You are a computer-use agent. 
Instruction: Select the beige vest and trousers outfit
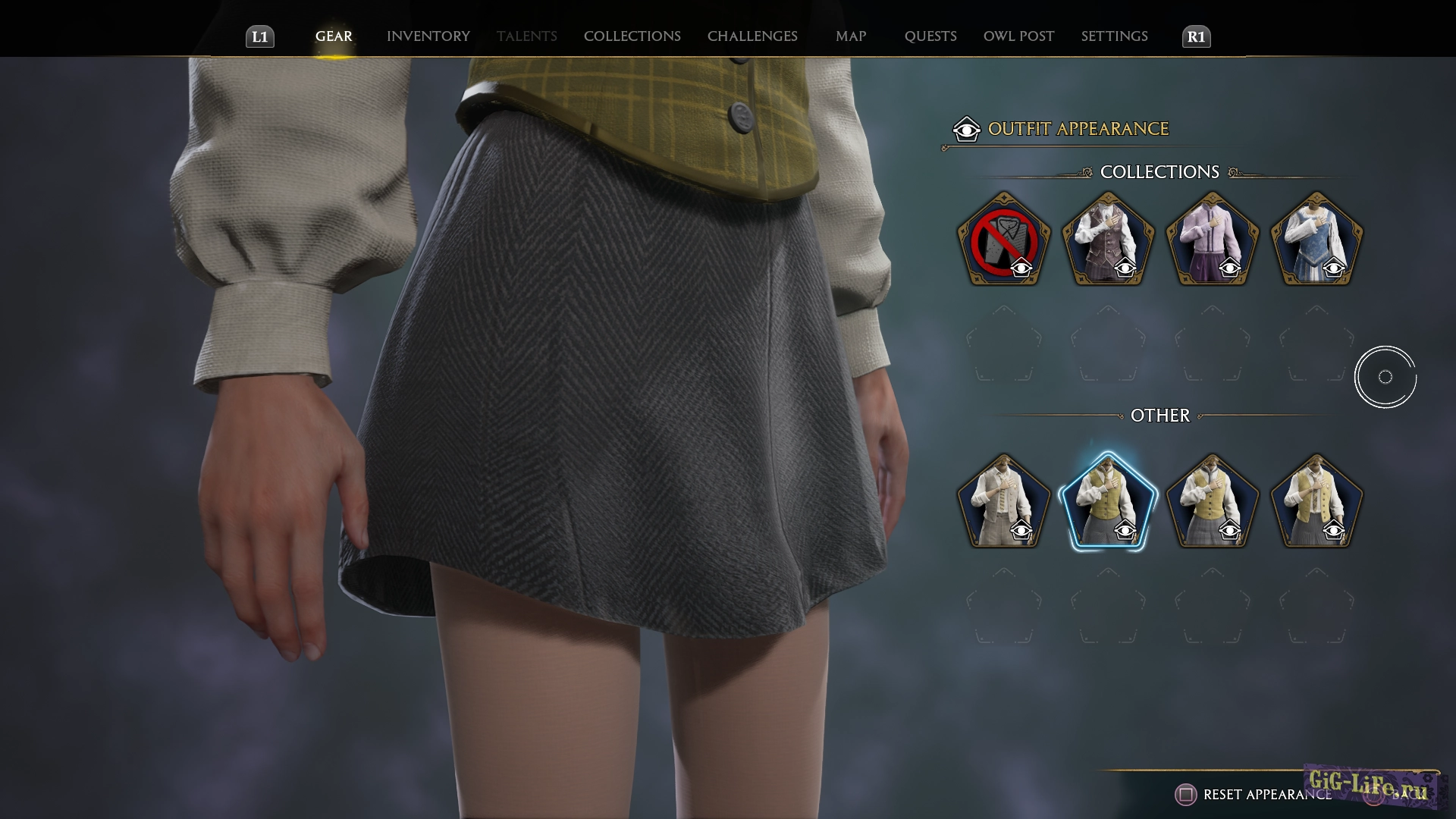(1003, 502)
